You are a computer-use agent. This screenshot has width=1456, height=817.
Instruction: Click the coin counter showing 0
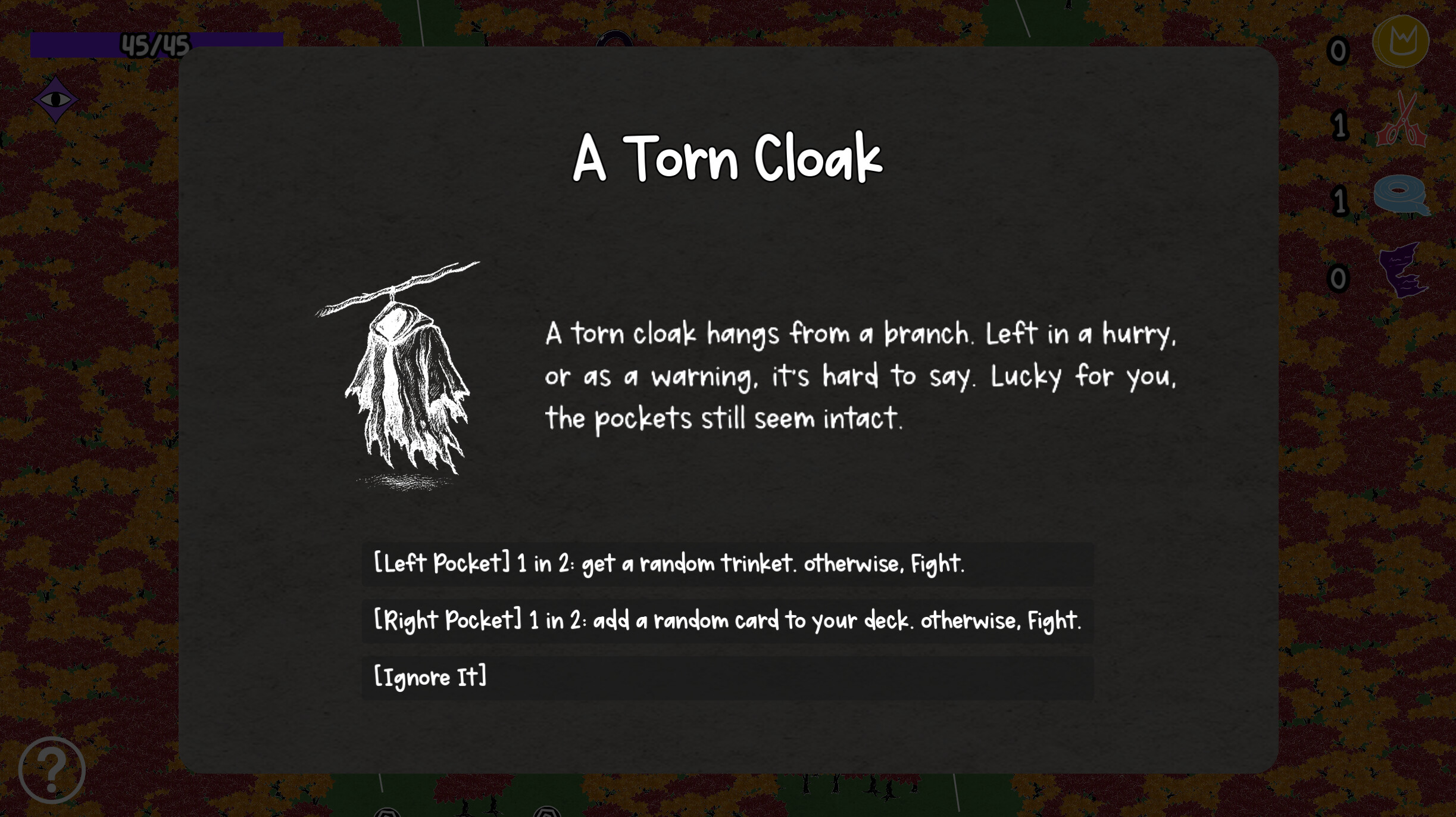click(1339, 52)
